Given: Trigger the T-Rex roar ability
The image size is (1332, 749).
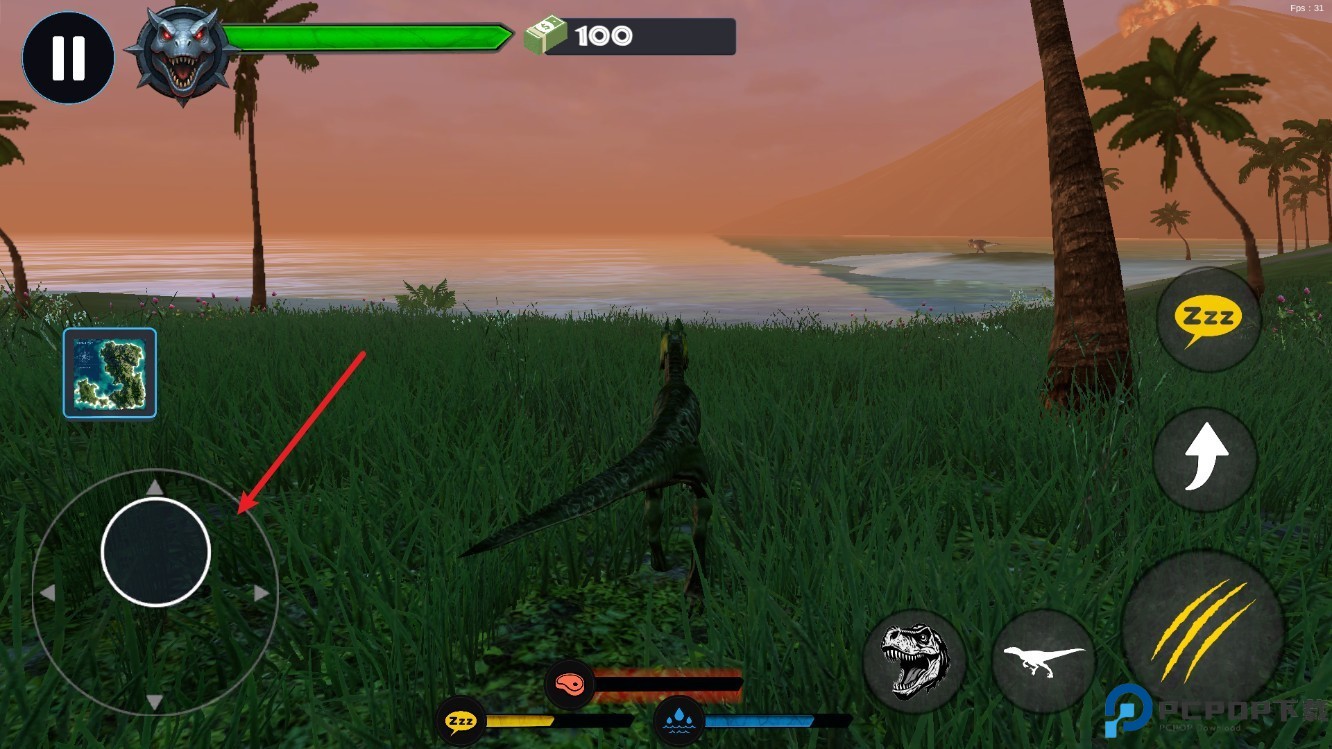Looking at the screenshot, I should point(914,659).
